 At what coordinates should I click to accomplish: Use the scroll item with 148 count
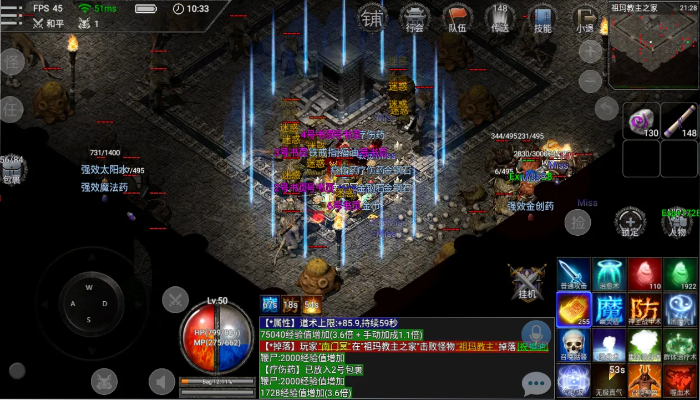click(681, 121)
